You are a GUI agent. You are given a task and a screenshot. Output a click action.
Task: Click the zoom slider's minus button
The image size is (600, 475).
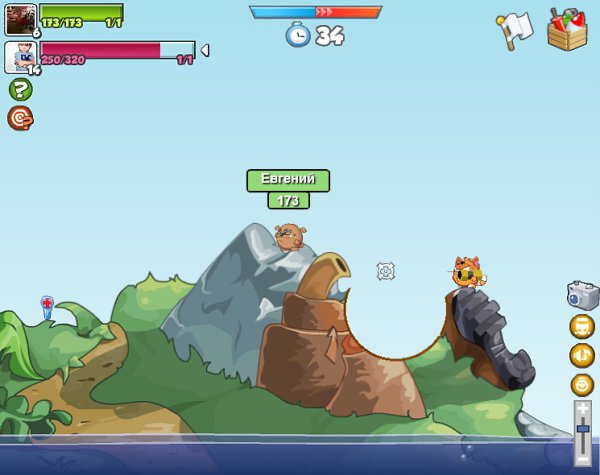pyautogui.click(x=582, y=455)
